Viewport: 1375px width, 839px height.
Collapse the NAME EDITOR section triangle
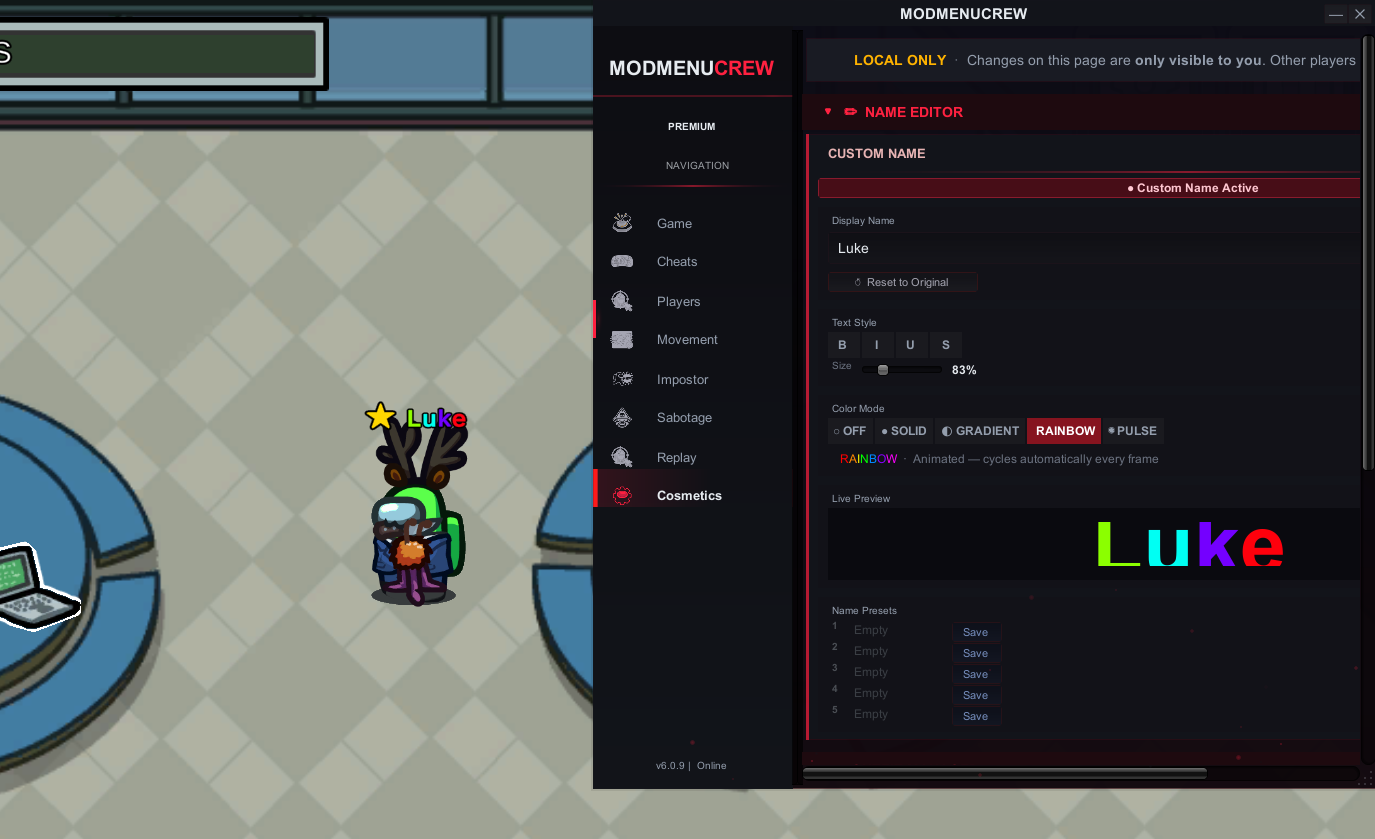click(827, 112)
